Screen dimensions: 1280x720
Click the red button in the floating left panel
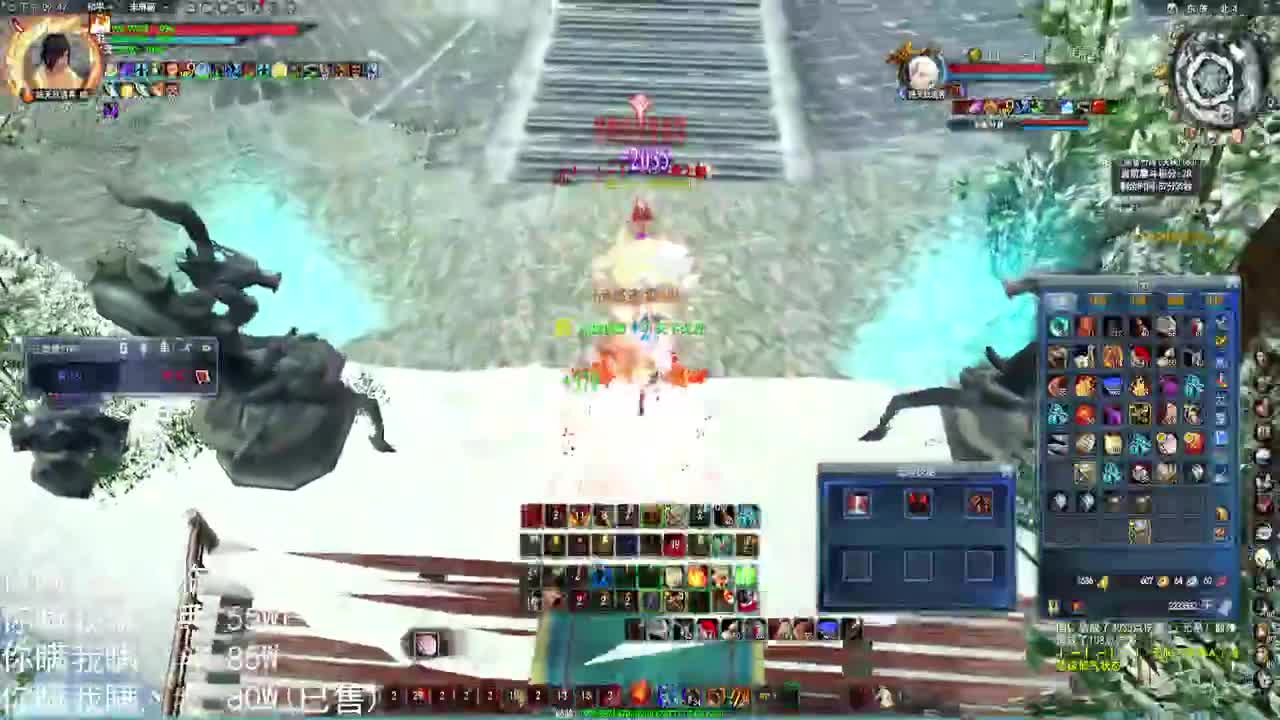point(202,375)
